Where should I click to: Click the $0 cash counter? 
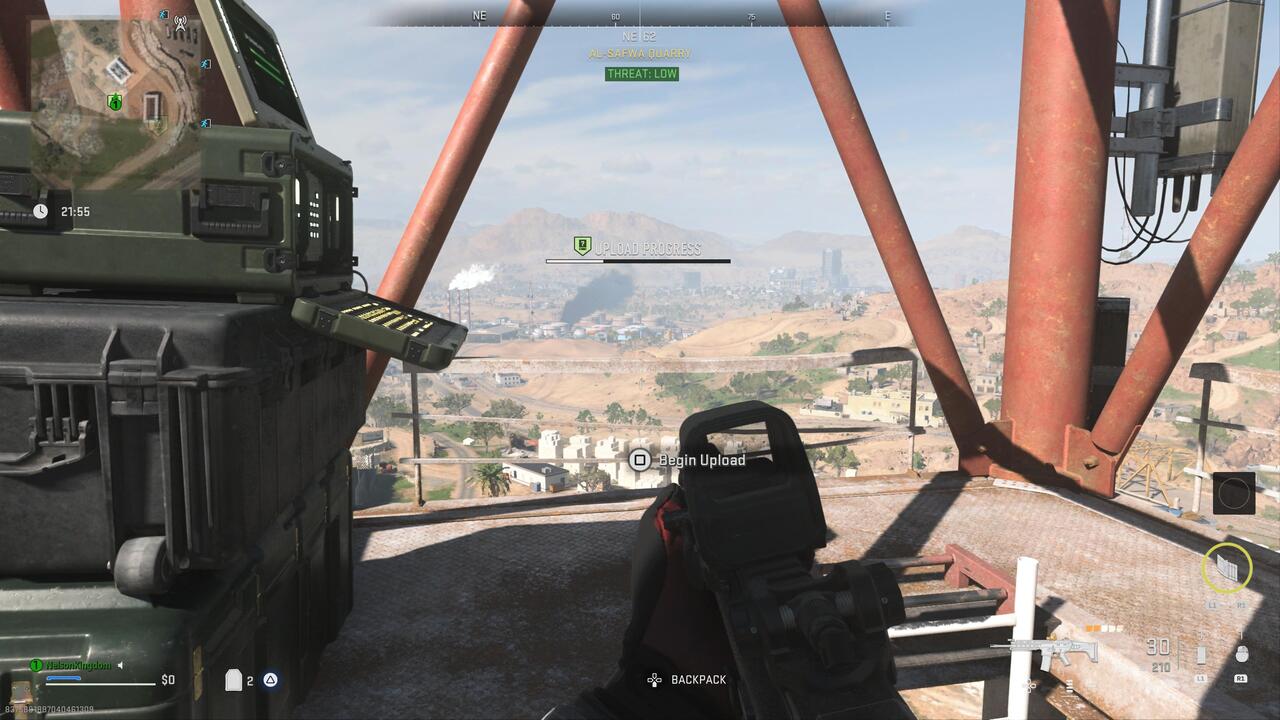pos(167,679)
